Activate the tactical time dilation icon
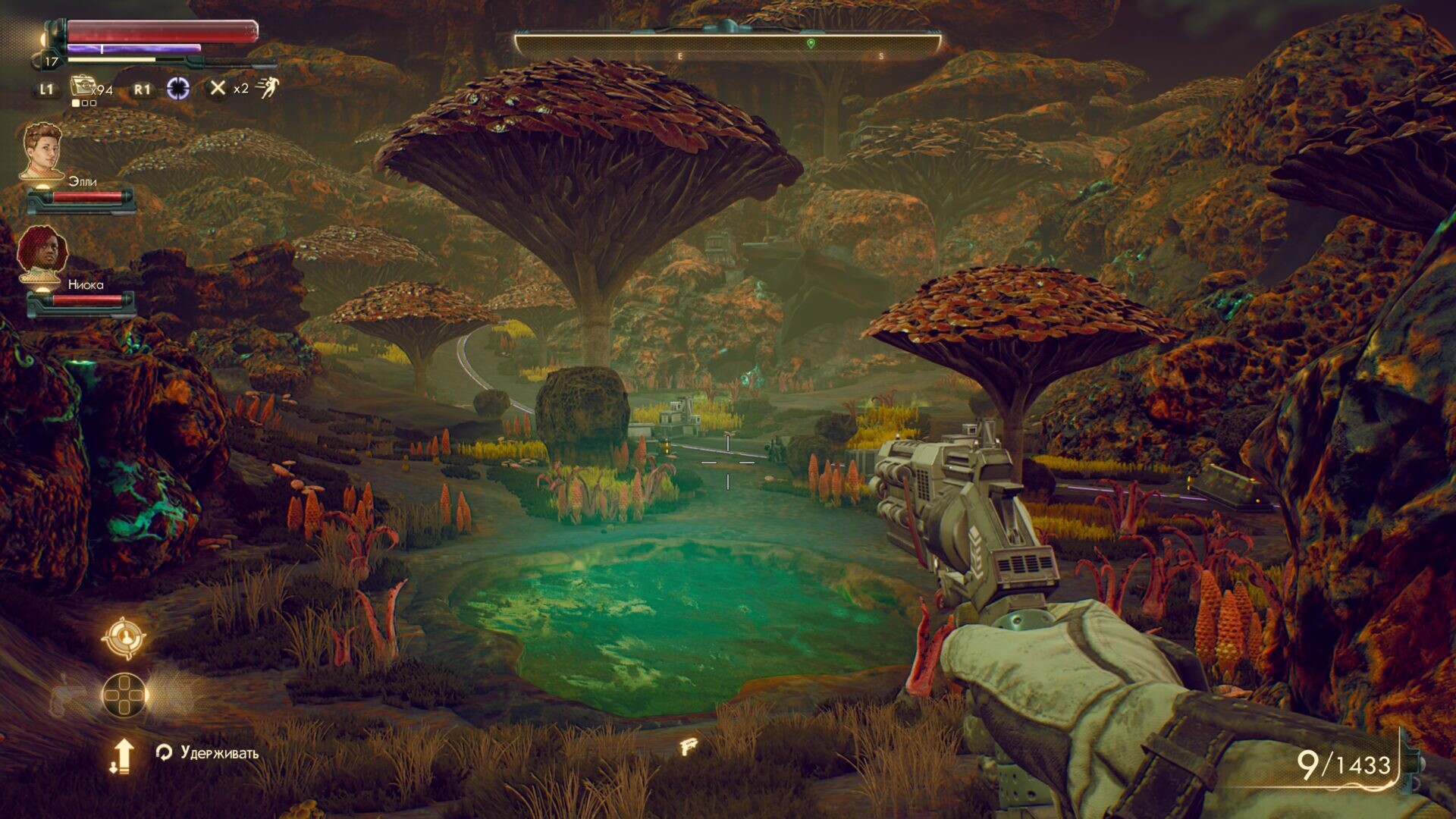Screen dimensions: 1456x819 pos(178,89)
